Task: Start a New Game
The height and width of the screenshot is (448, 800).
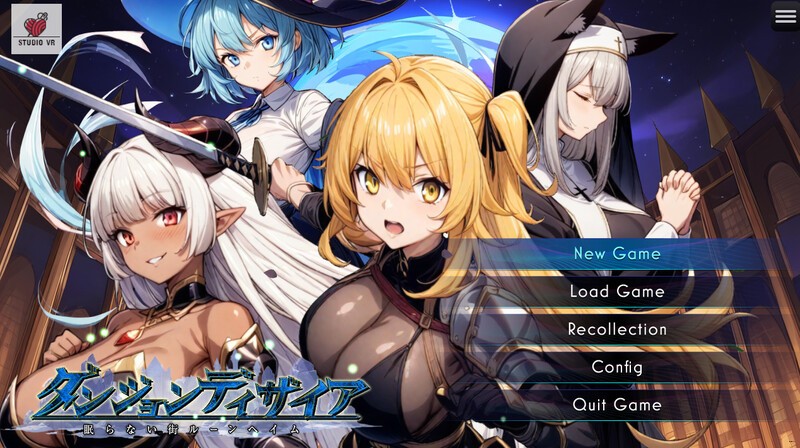Action: pyautogui.click(x=617, y=254)
